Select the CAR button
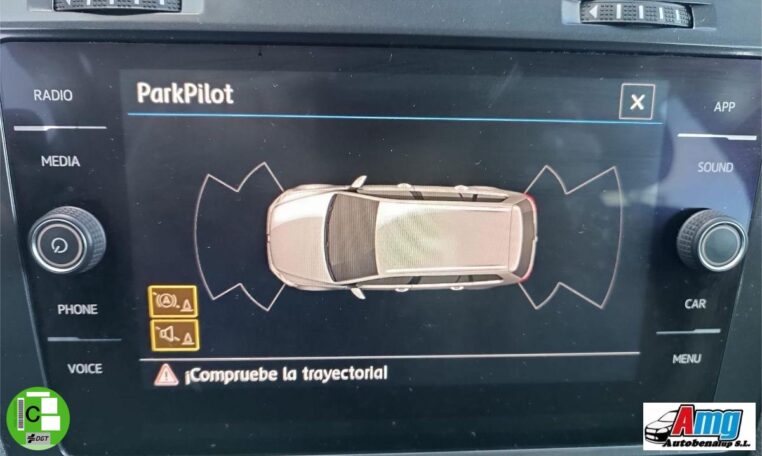The width and height of the screenshot is (762, 456). (x=695, y=304)
